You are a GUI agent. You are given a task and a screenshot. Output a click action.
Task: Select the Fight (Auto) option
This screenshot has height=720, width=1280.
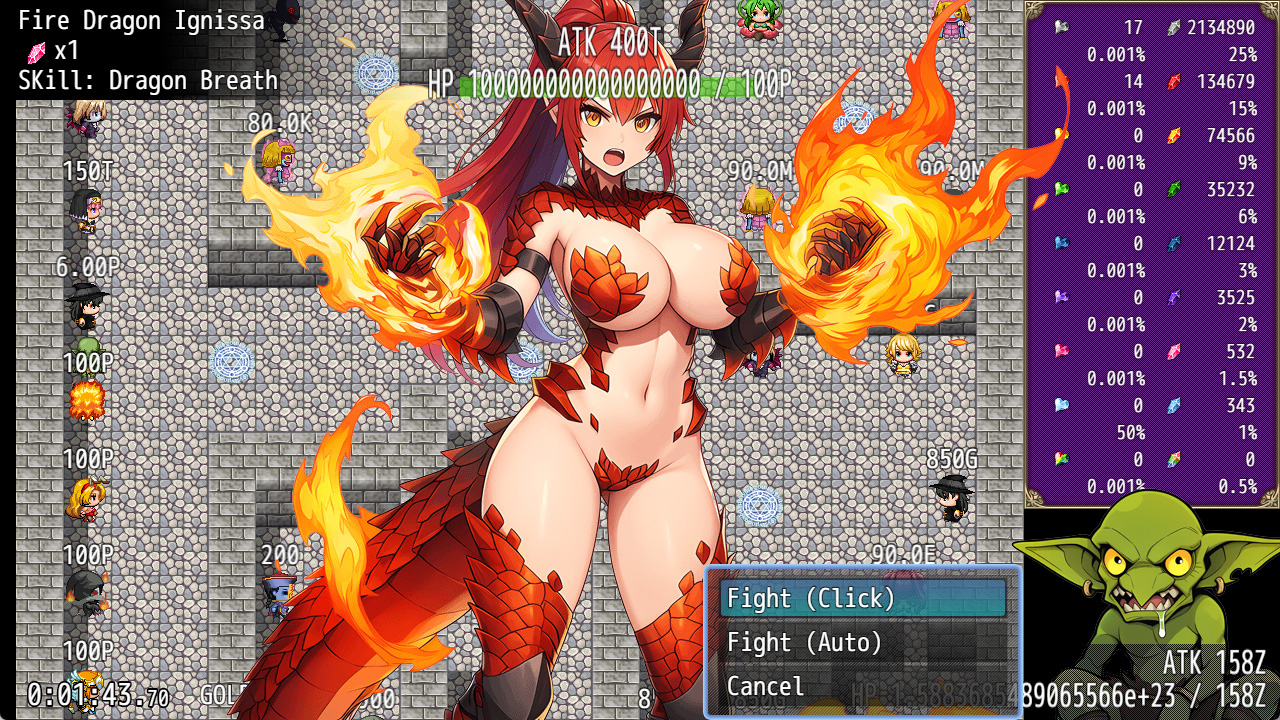(862, 642)
